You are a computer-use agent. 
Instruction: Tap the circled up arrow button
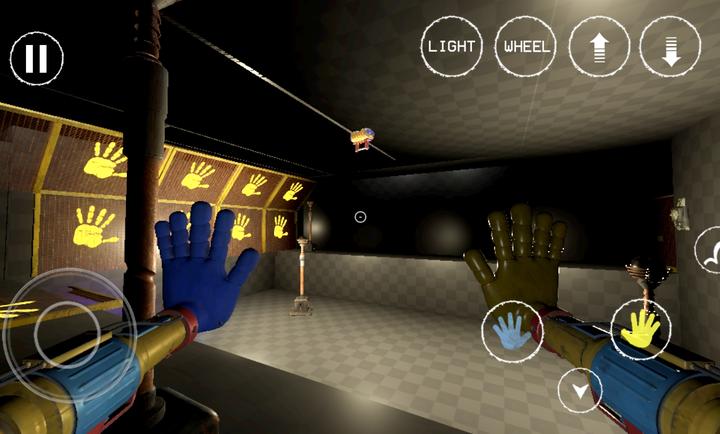599,47
